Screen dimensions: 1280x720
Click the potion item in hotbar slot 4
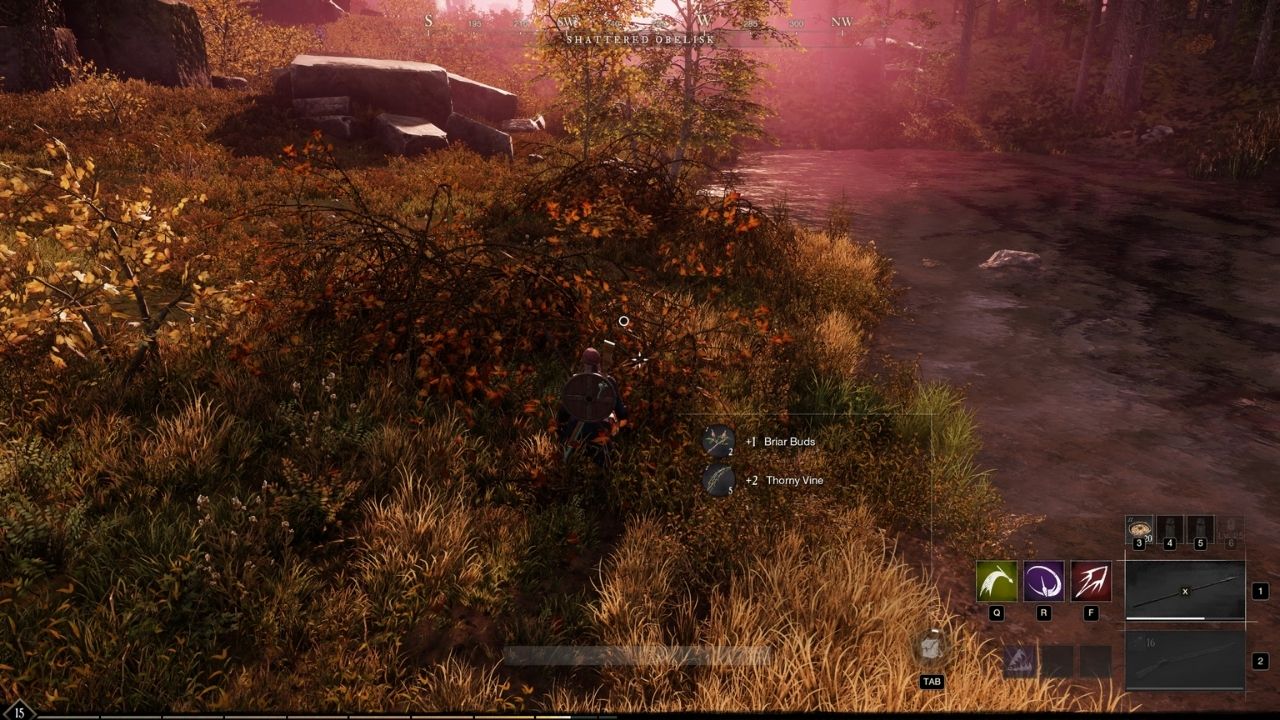click(1168, 527)
